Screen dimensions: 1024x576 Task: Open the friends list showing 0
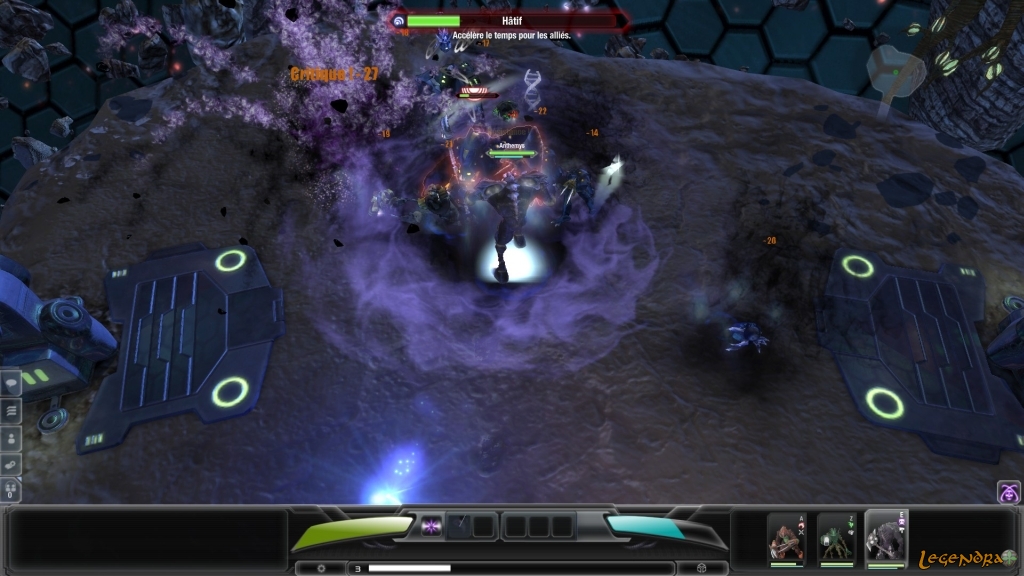tap(10, 491)
